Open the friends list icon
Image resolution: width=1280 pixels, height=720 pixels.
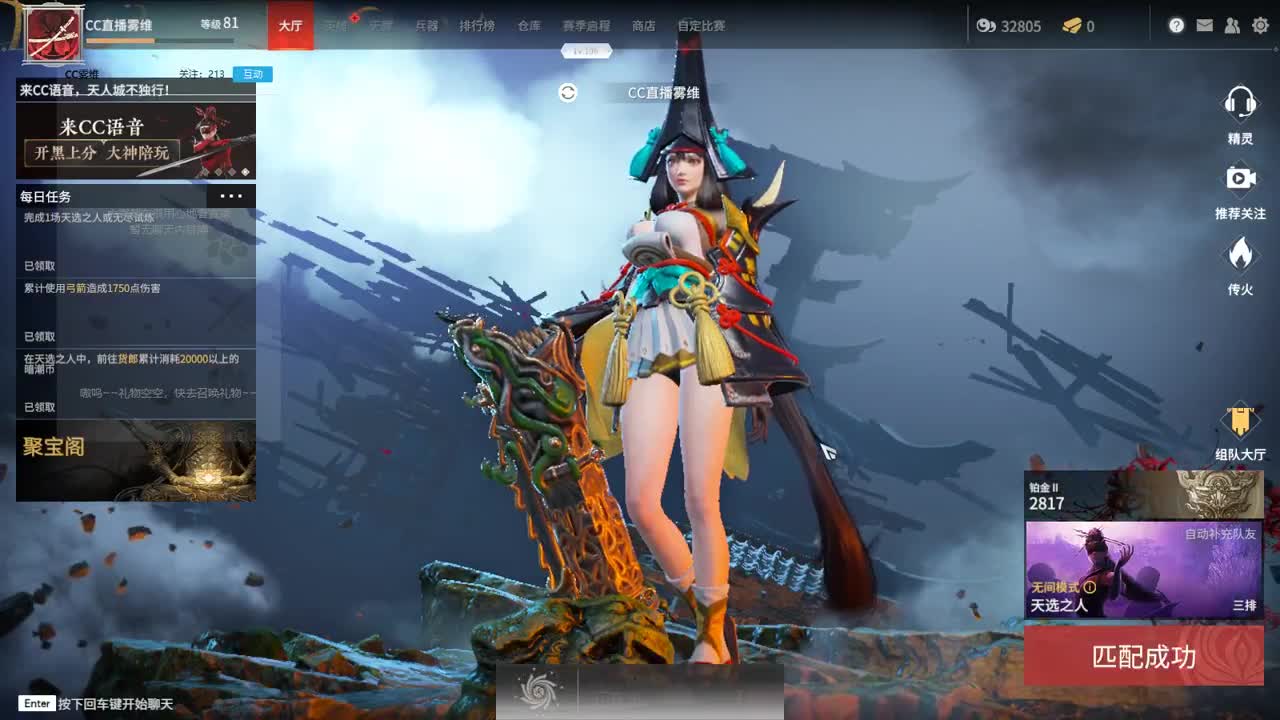point(1232,26)
